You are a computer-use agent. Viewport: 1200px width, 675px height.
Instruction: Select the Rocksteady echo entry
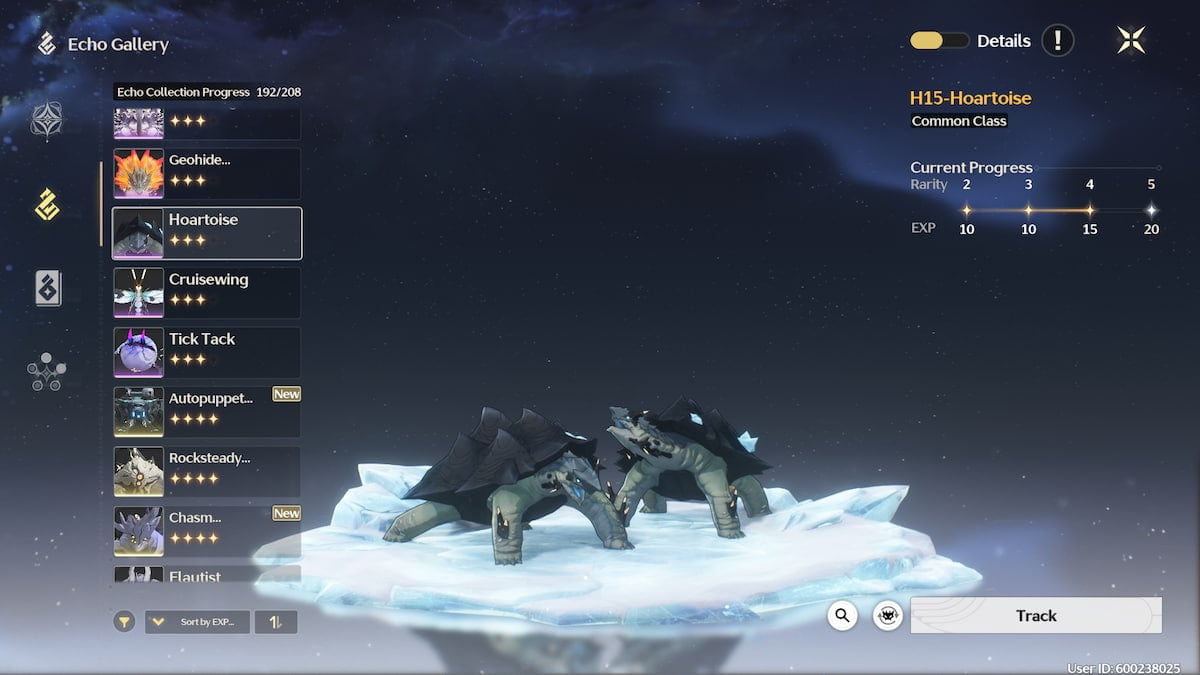click(x=207, y=471)
